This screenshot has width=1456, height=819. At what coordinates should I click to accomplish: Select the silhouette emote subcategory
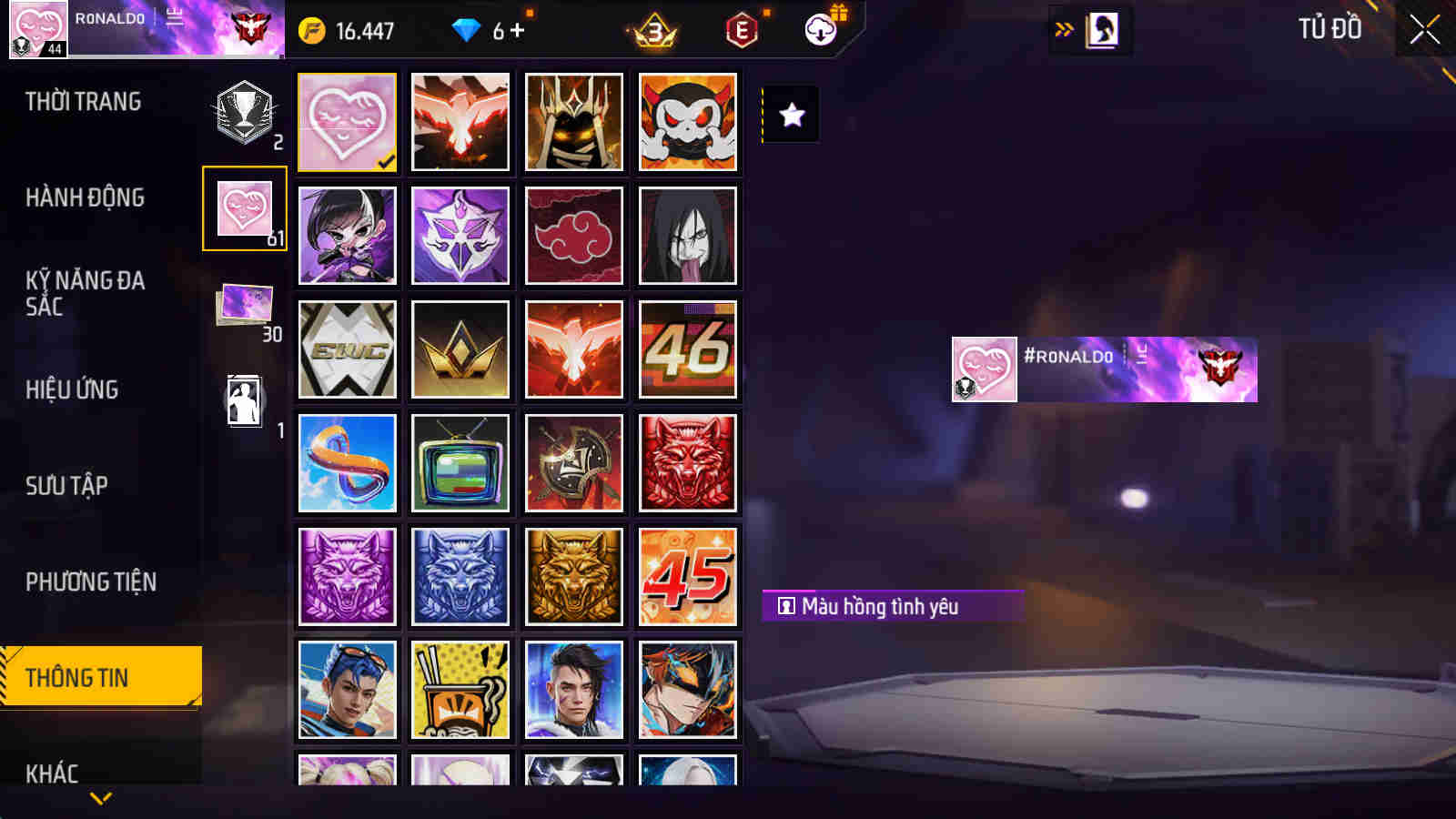[x=242, y=398]
